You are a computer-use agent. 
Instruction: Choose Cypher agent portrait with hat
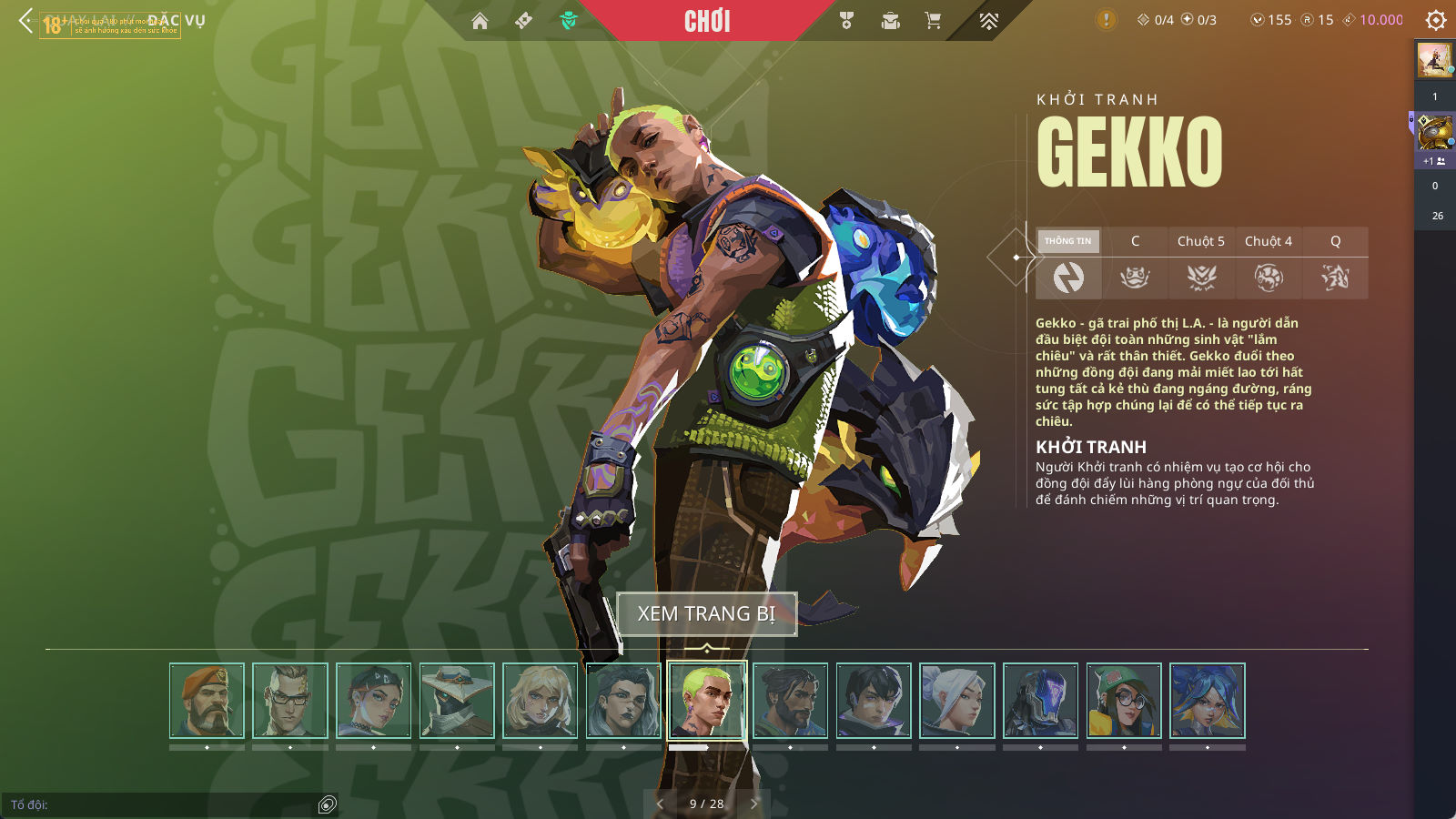pos(457,701)
